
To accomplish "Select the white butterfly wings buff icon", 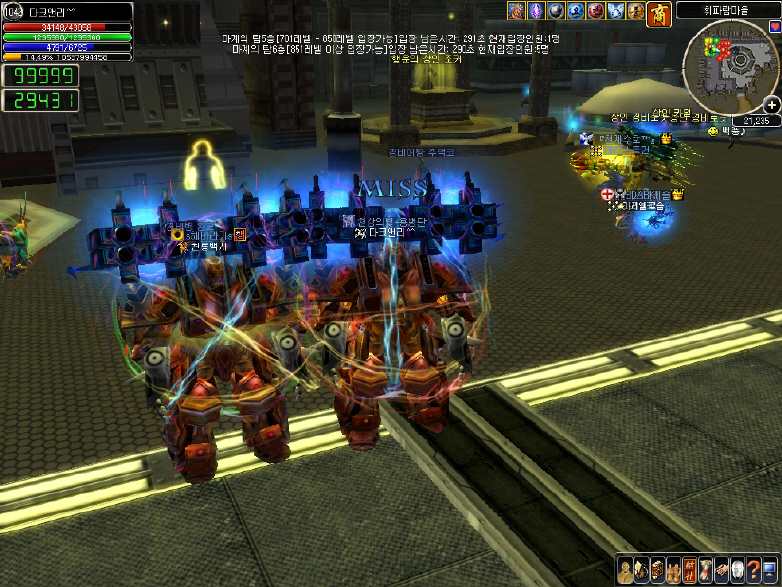I will 617,12.
